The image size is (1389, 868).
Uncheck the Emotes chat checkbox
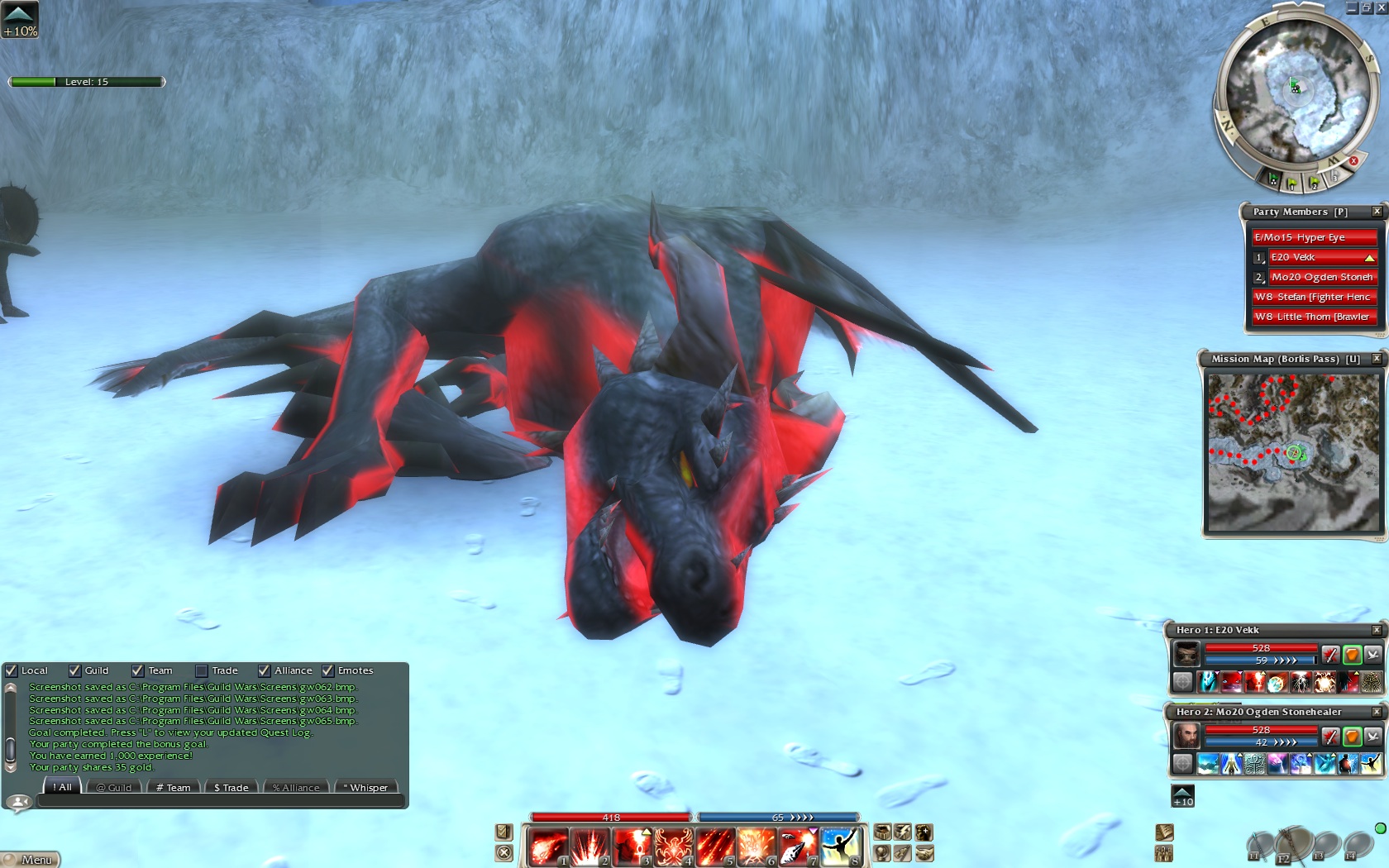point(328,670)
